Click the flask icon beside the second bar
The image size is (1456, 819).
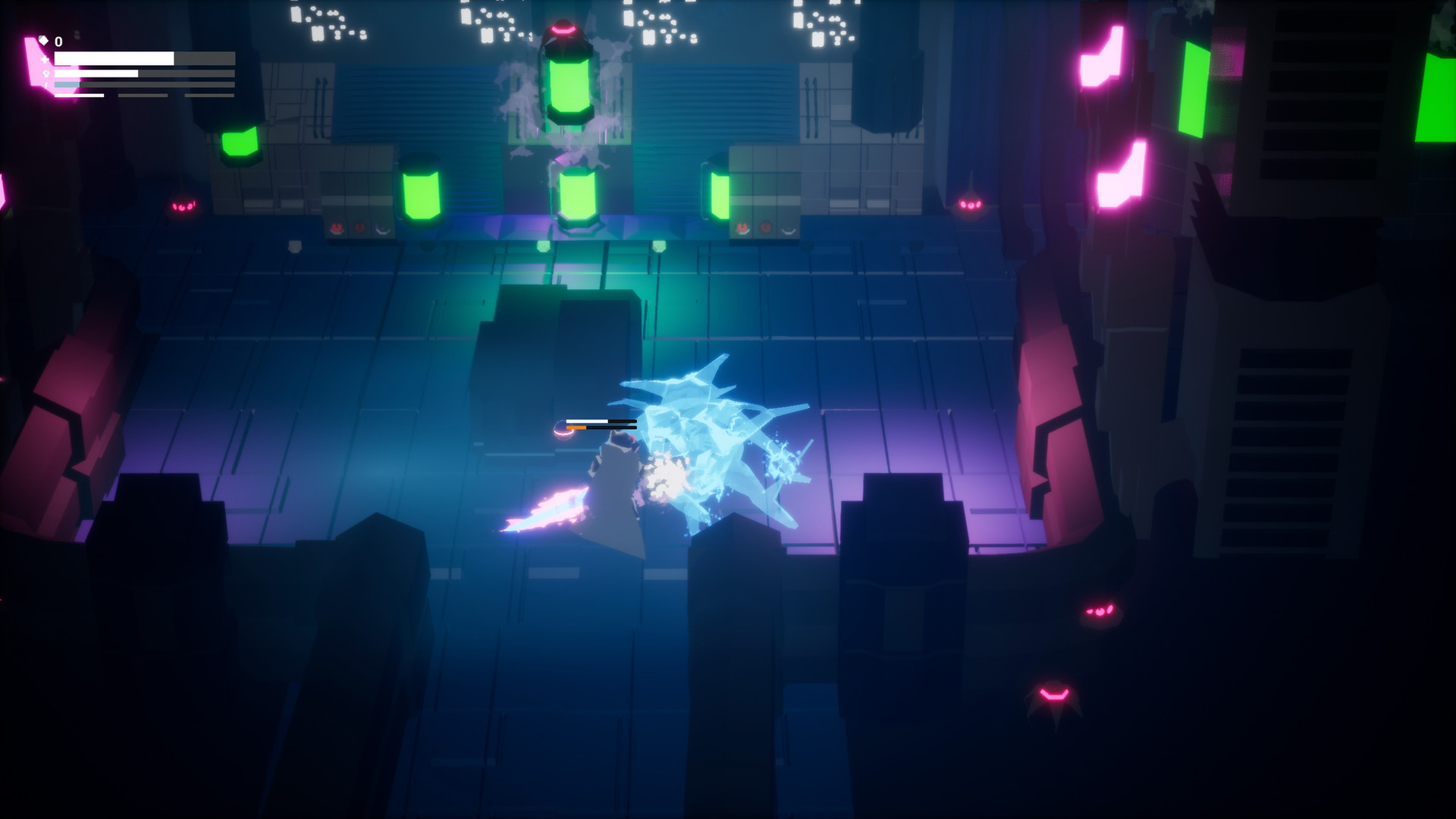[x=46, y=73]
